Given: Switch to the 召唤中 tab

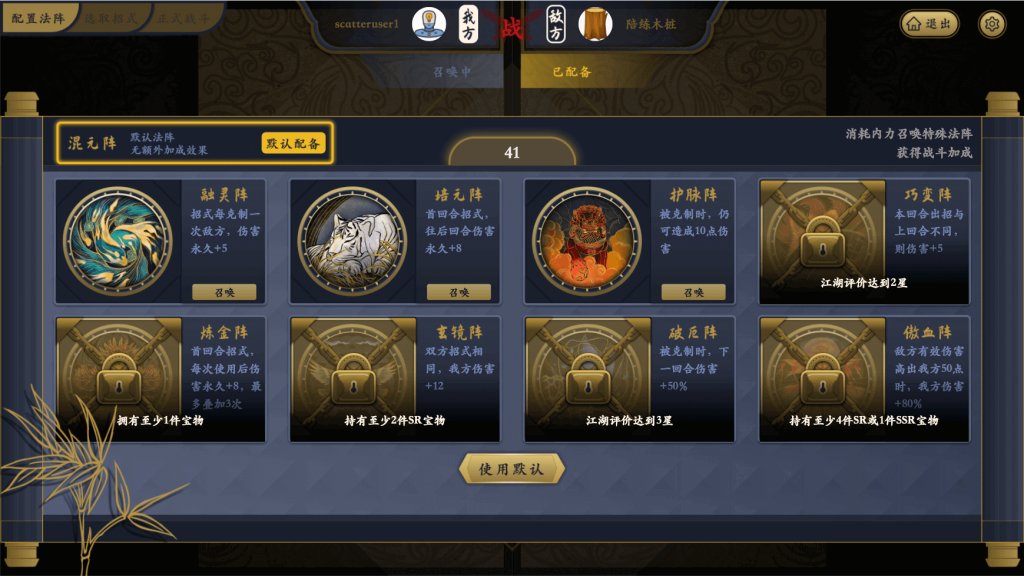Looking at the screenshot, I should (x=452, y=72).
